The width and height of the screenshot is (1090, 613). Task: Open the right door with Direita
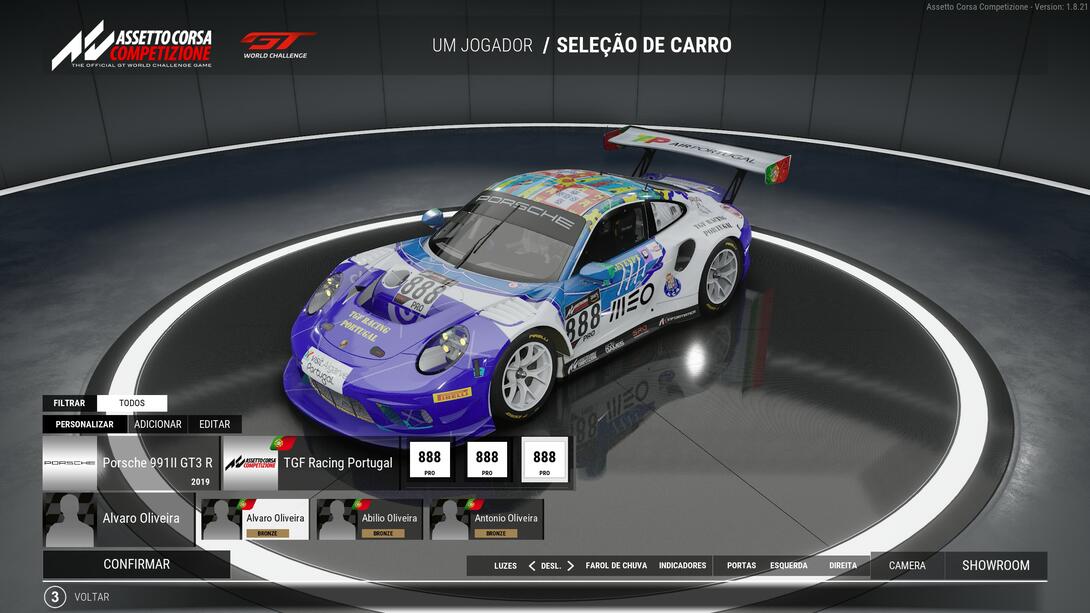pyautogui.click(x=843, y=566)
